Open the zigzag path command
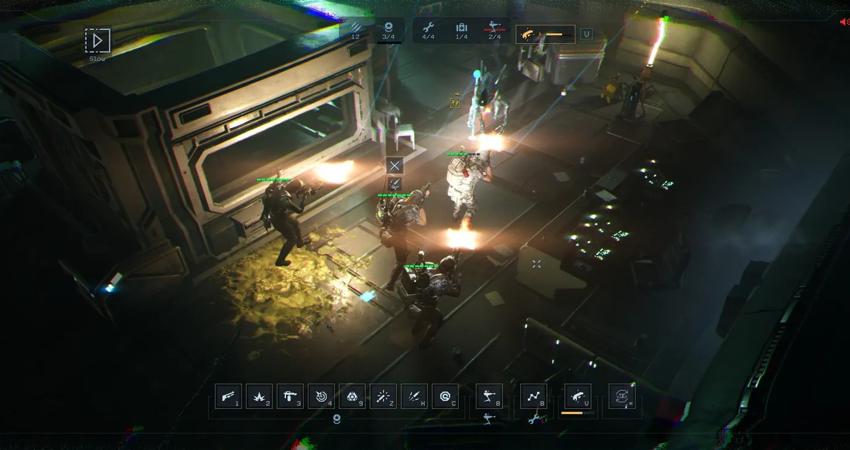The width and height of the screenshot is (850, 450). (x=533, y=397)
